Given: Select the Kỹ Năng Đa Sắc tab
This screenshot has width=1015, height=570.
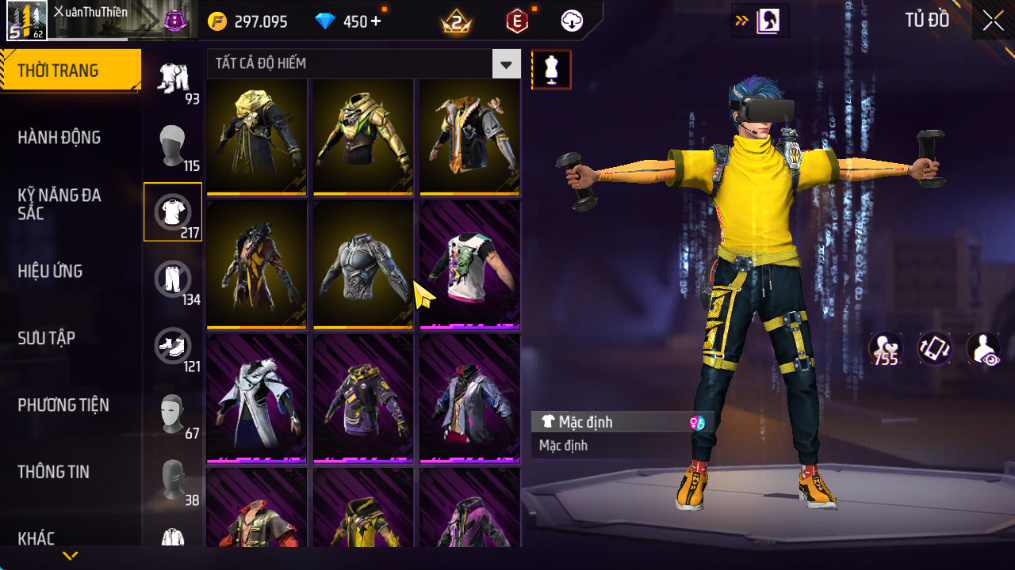Looking at the screenshot, I should 60,204.
